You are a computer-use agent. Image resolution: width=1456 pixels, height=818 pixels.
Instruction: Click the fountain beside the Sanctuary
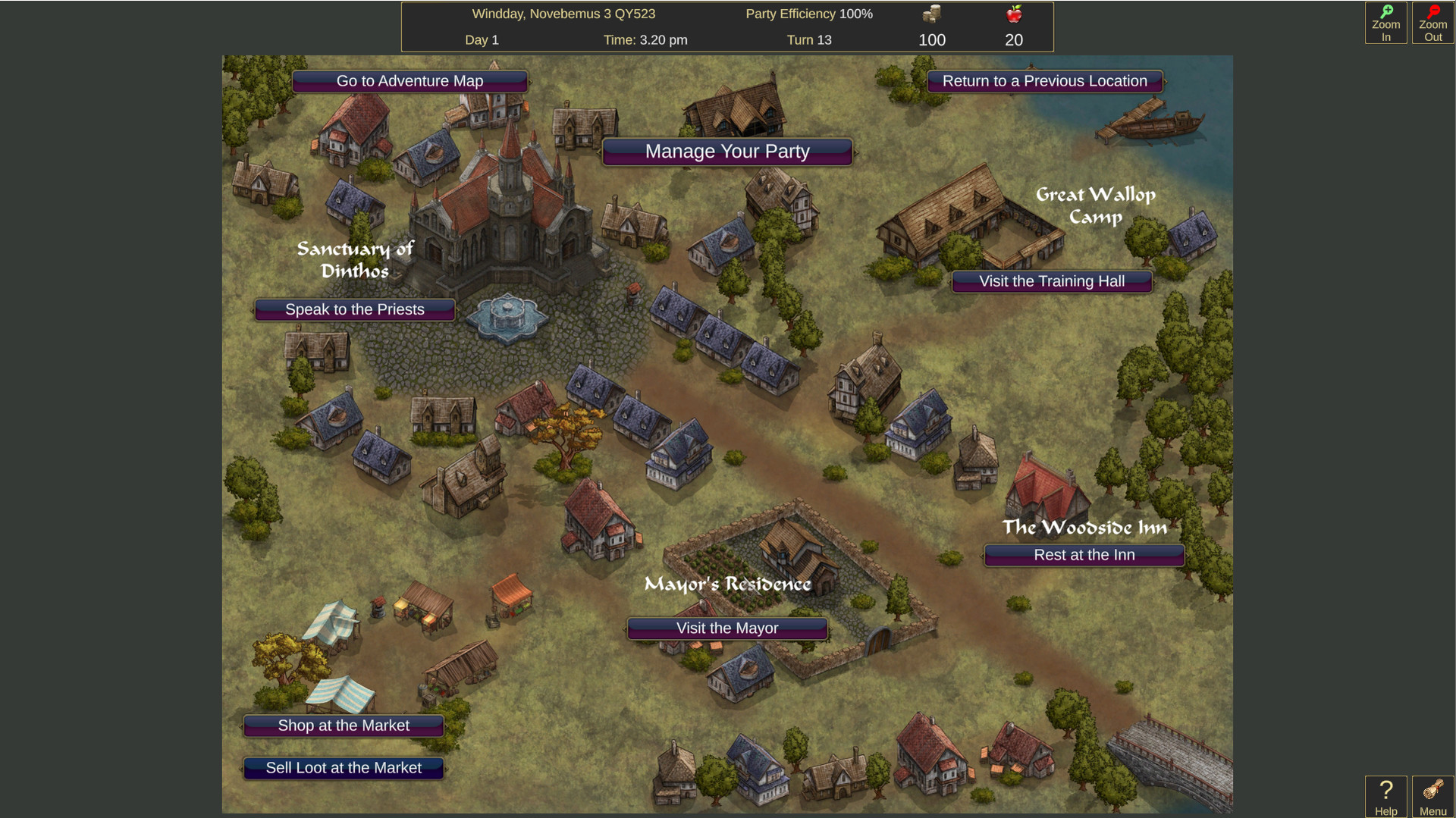point(507,317)
